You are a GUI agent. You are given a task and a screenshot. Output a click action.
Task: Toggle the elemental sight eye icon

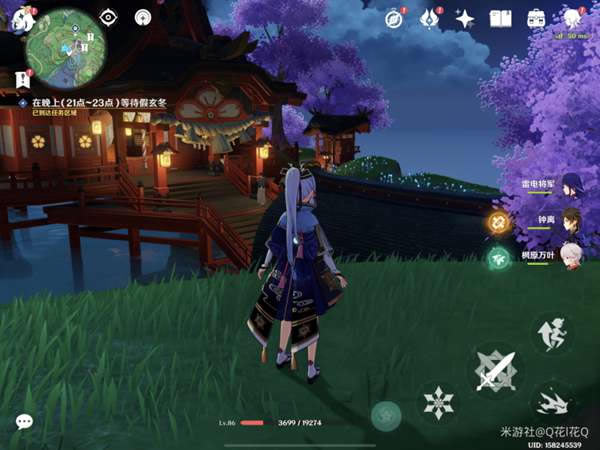(108, 18)
